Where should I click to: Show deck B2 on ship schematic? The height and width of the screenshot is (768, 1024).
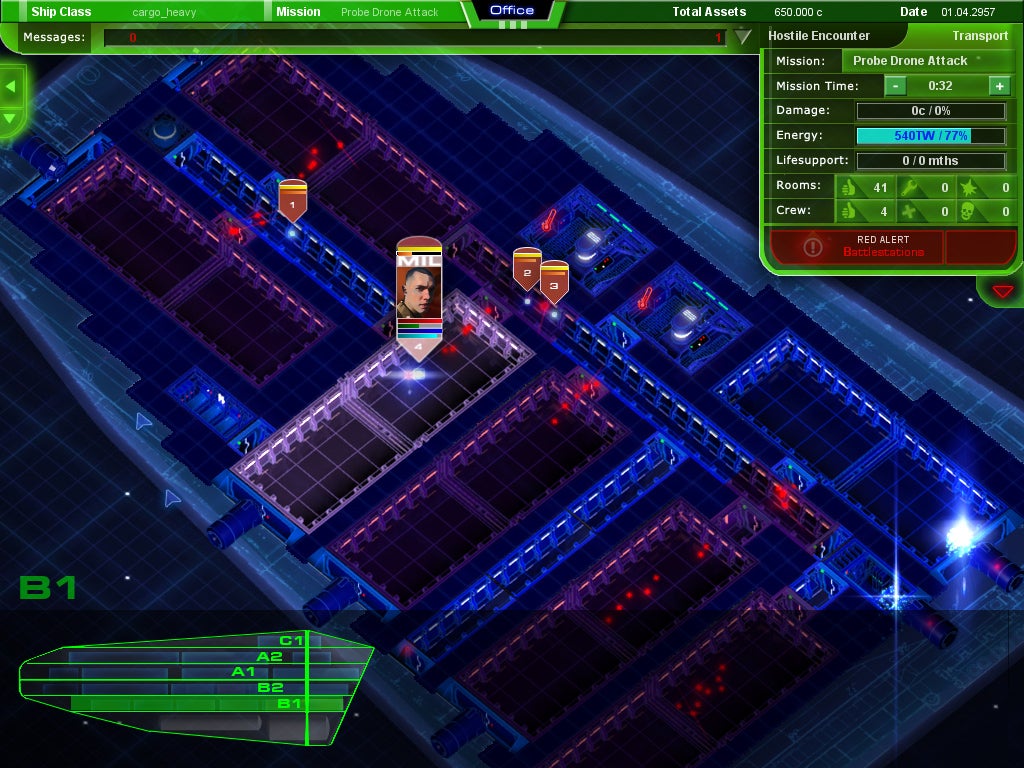pos(270,688)
